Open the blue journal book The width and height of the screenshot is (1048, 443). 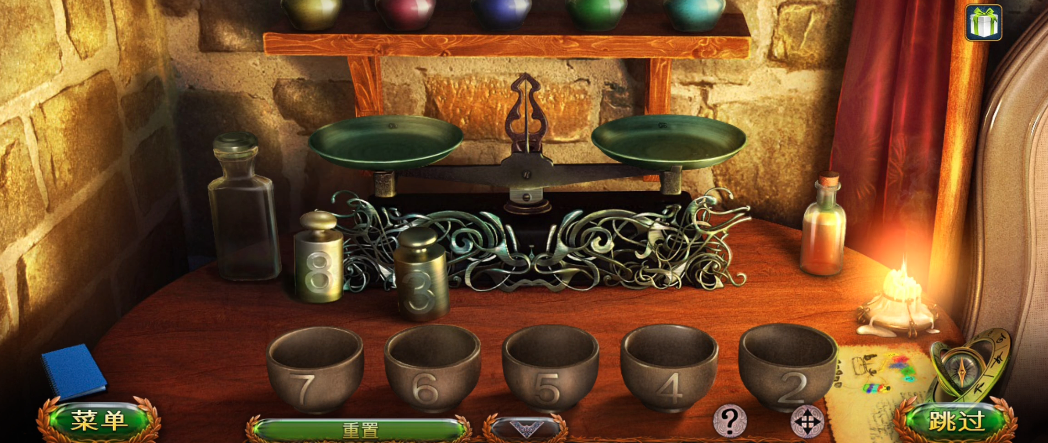point(74,370)
